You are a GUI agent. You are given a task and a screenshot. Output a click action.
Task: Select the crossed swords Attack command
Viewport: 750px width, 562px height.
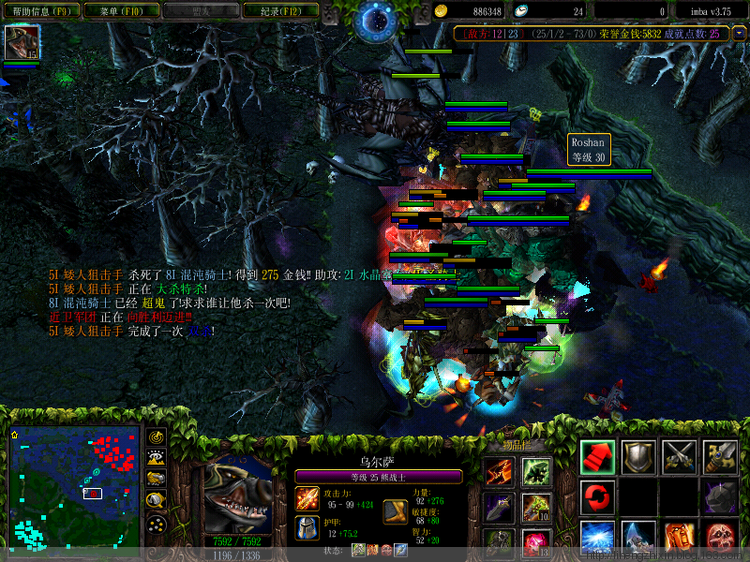point(679,457)
